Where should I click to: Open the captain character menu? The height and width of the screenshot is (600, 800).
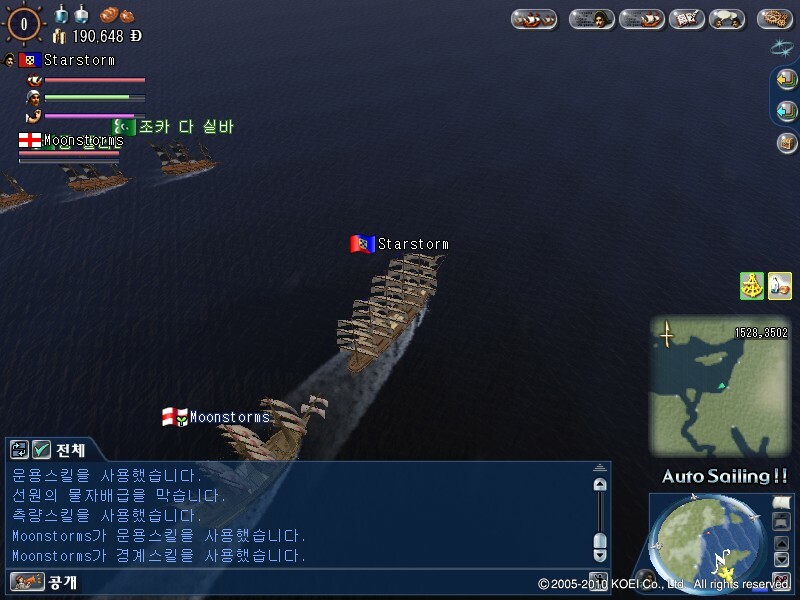pos(591,19)
